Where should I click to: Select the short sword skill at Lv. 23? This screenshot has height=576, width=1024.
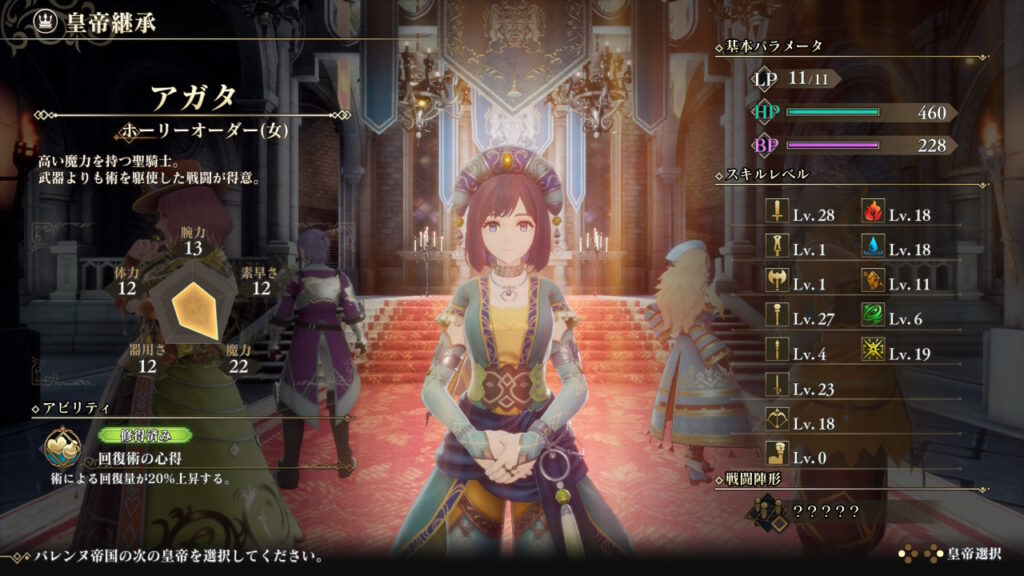click(777, 384)
